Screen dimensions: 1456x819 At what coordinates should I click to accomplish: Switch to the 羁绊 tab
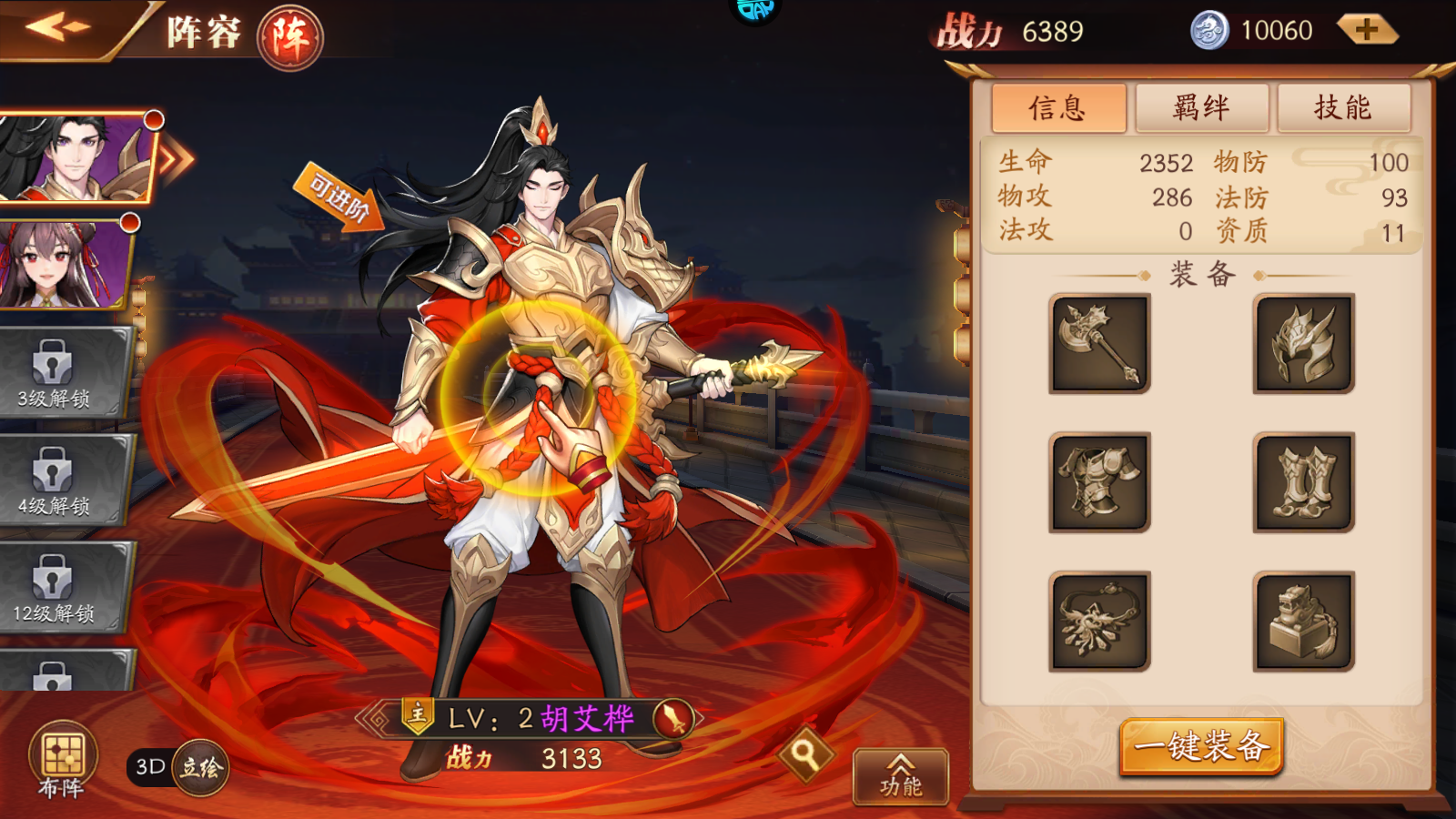pos(1201,108)
